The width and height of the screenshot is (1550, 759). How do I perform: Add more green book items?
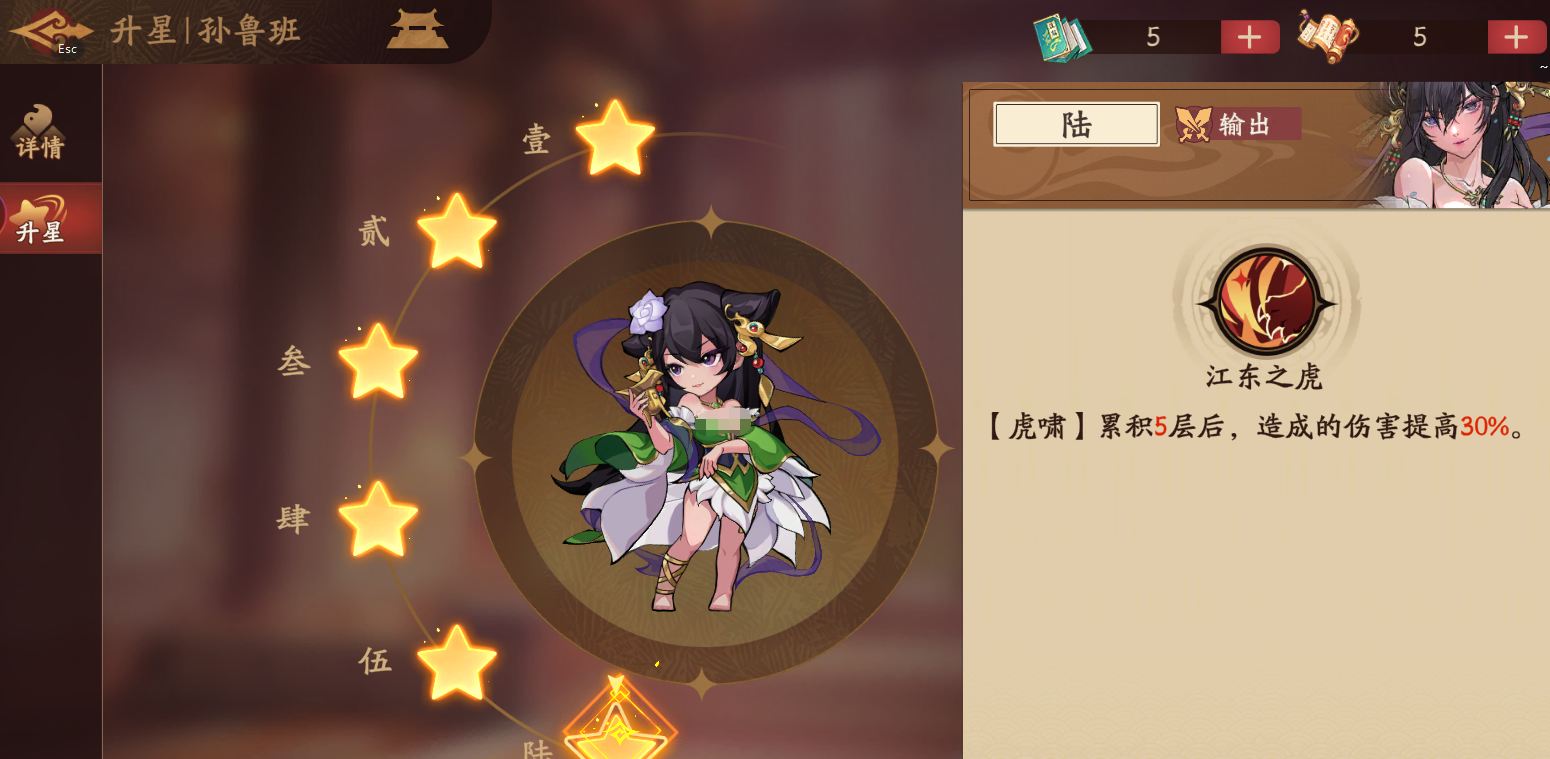click(x=1250, y=37)
